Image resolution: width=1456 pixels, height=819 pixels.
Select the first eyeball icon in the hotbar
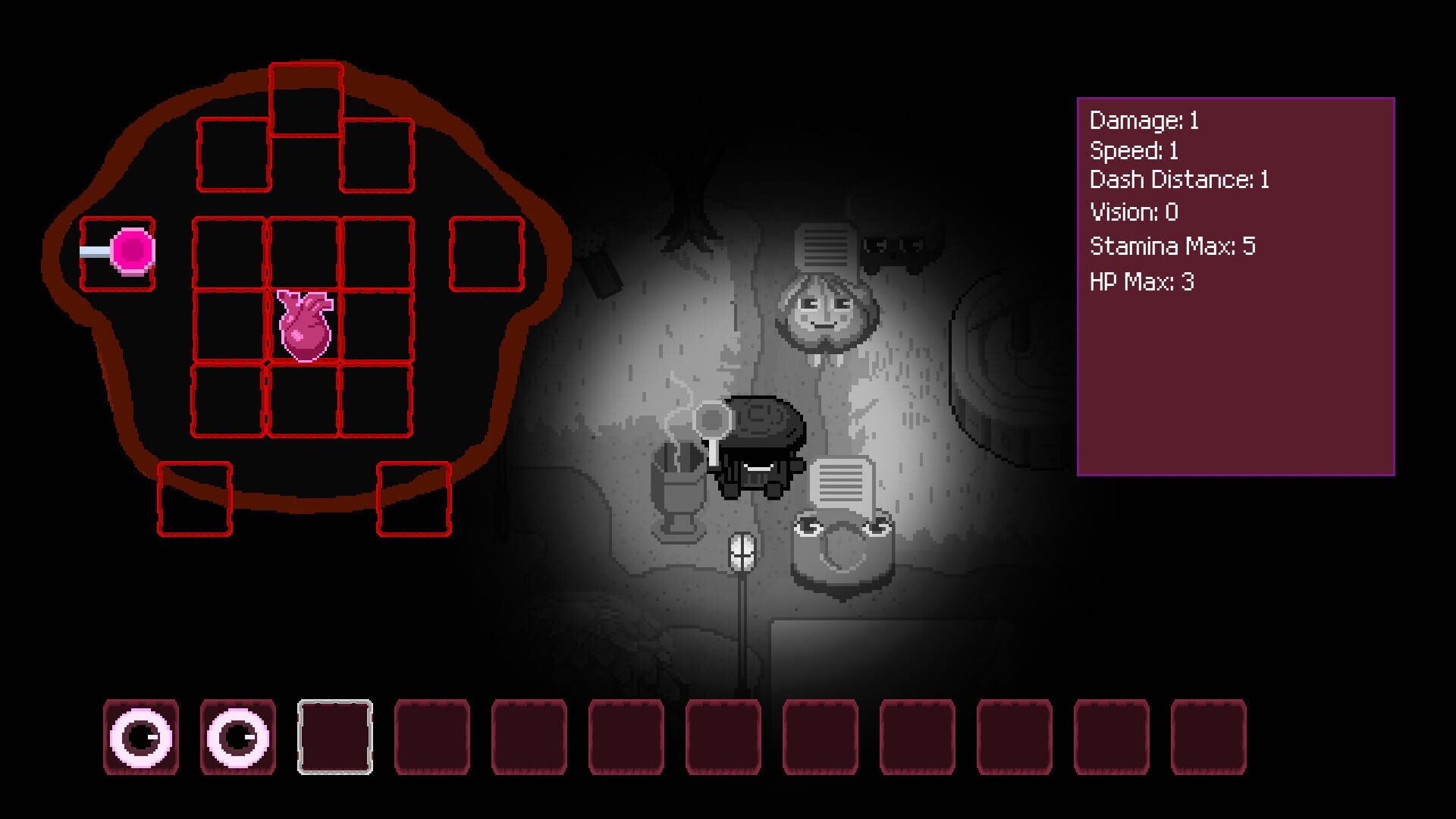click(x=140, y=736)
